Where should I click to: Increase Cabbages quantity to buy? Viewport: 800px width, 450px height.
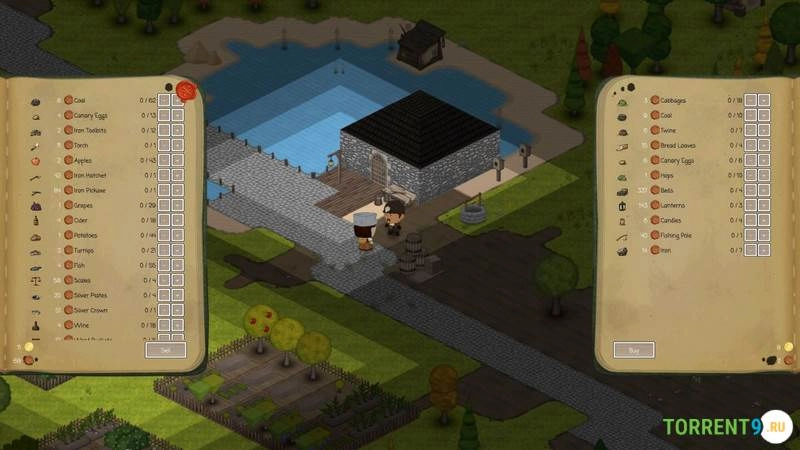pyautogui.click(x=764, y=100)
